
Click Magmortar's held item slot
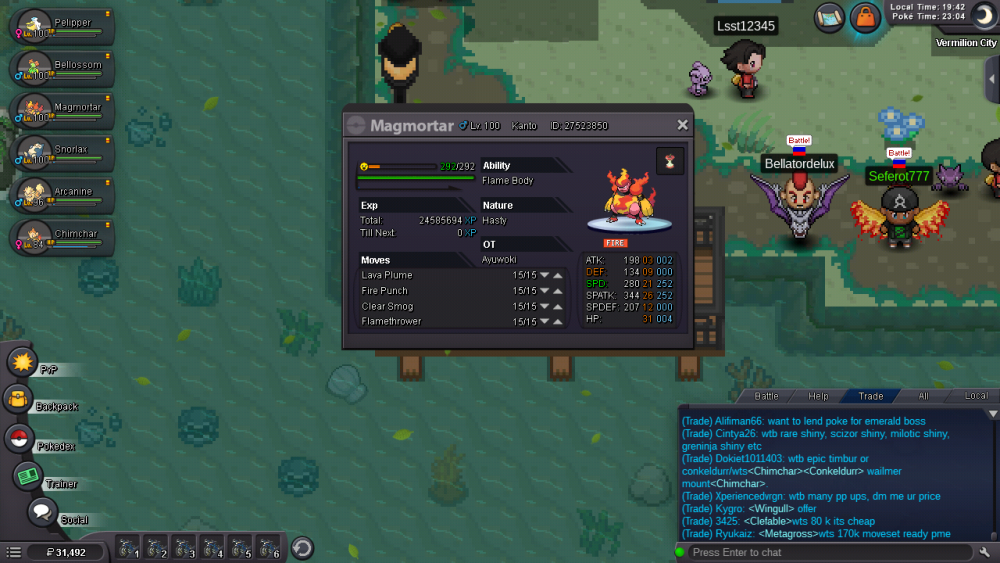(x=669, y=160)
